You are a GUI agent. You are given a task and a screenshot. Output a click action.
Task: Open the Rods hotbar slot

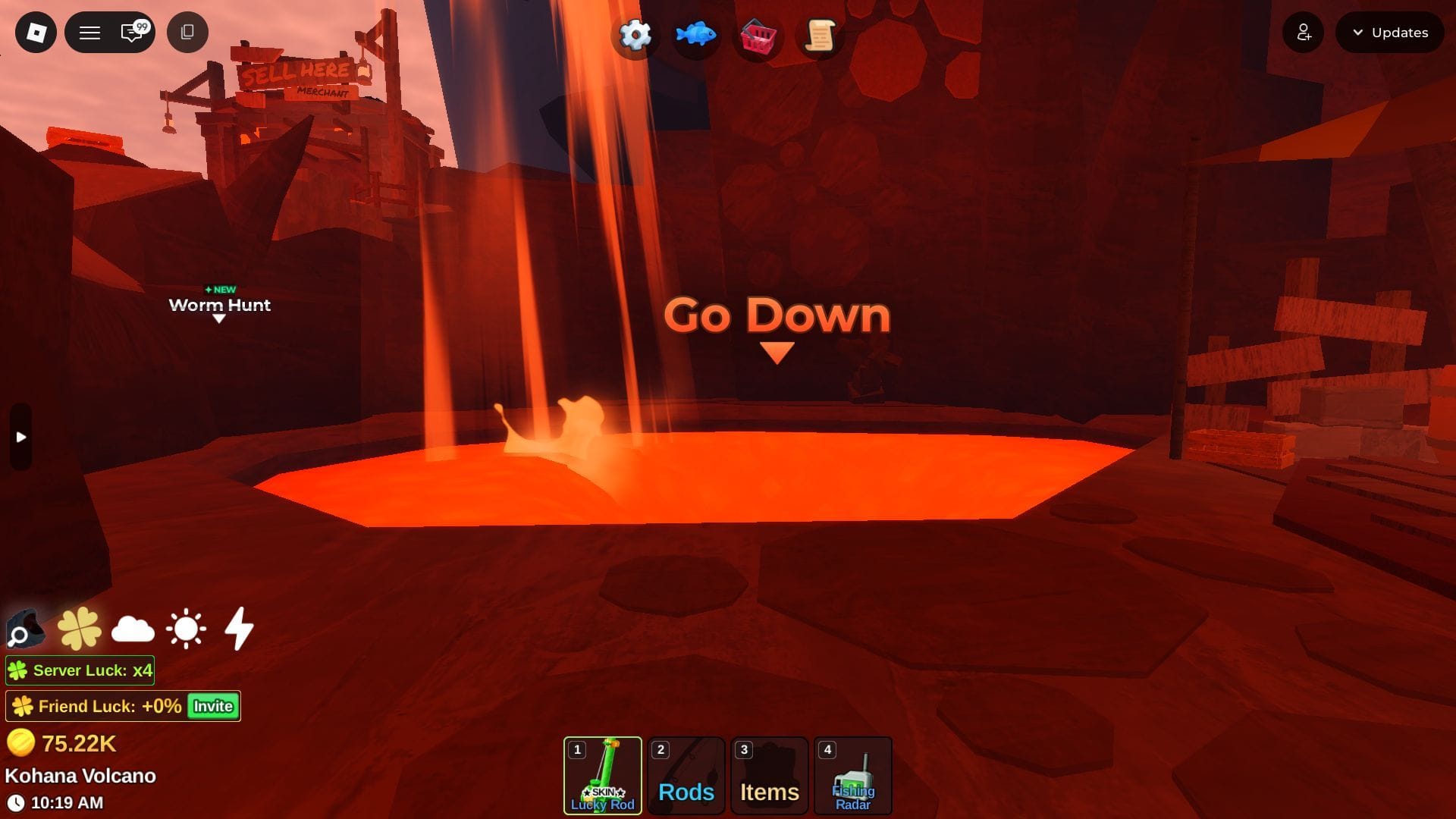(686, 775)
